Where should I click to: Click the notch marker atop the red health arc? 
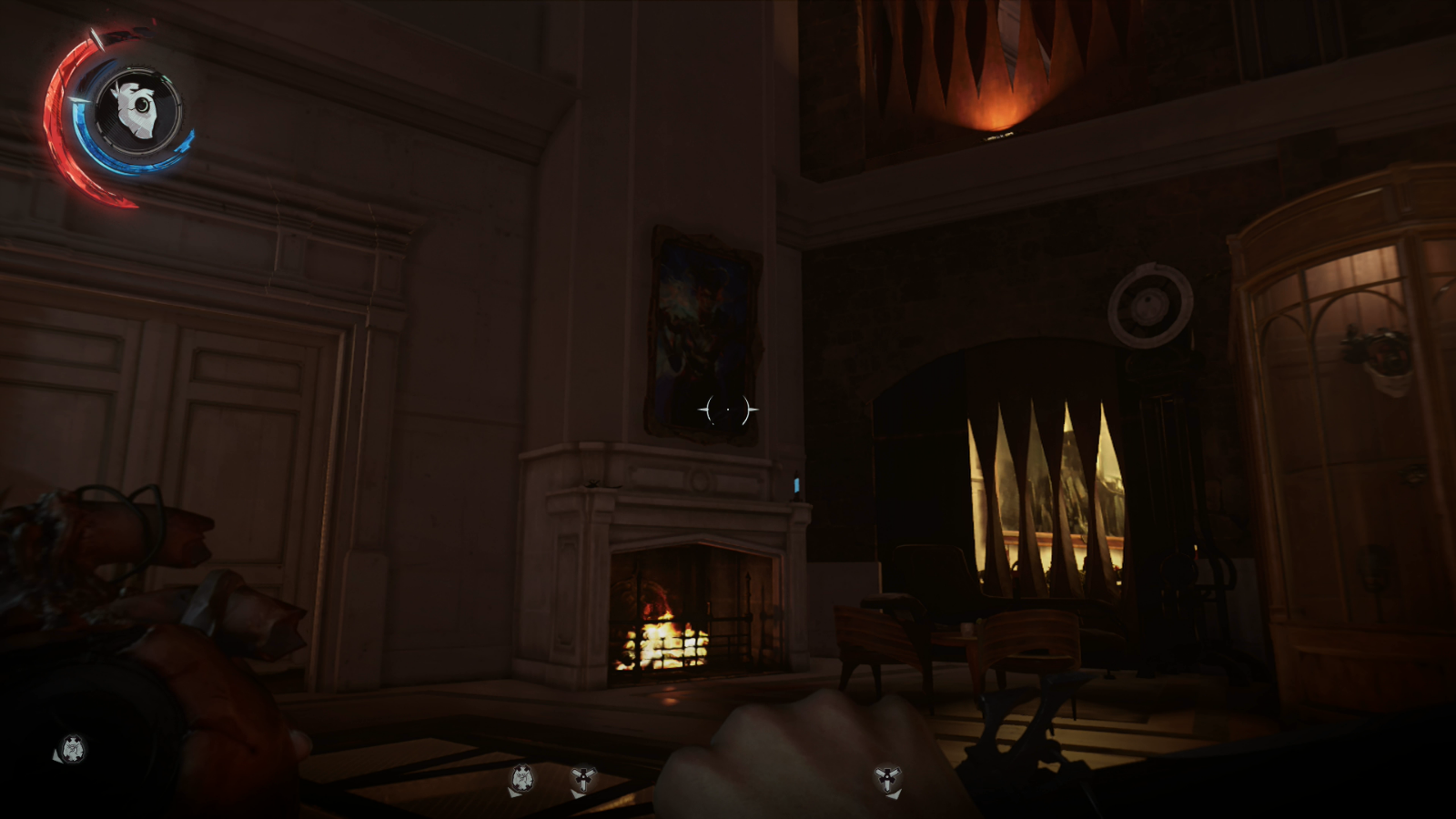98,38
